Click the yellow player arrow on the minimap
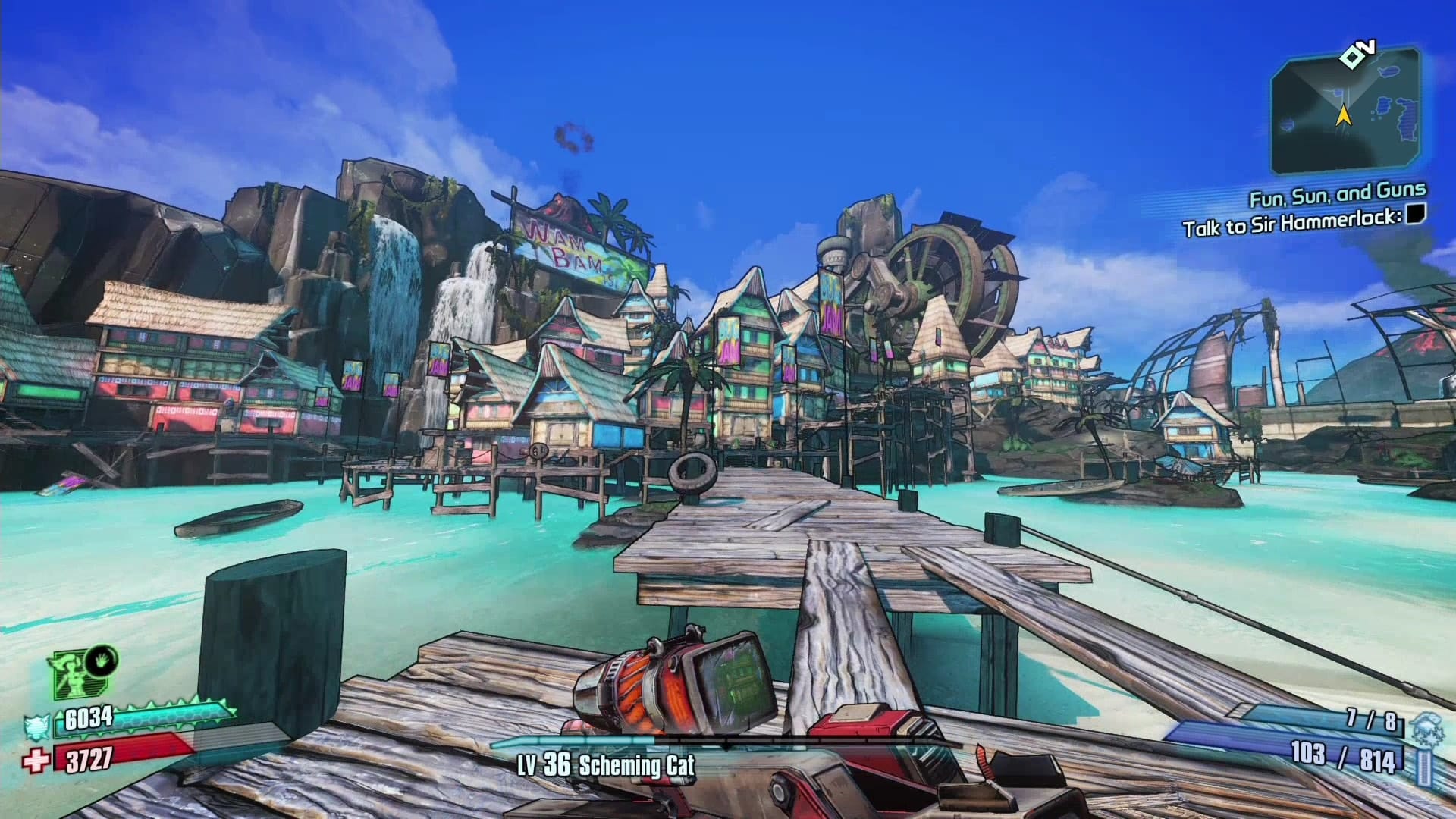Image resolution: width=1456 pixels, height=819 pixels. tap(1343, 115)
